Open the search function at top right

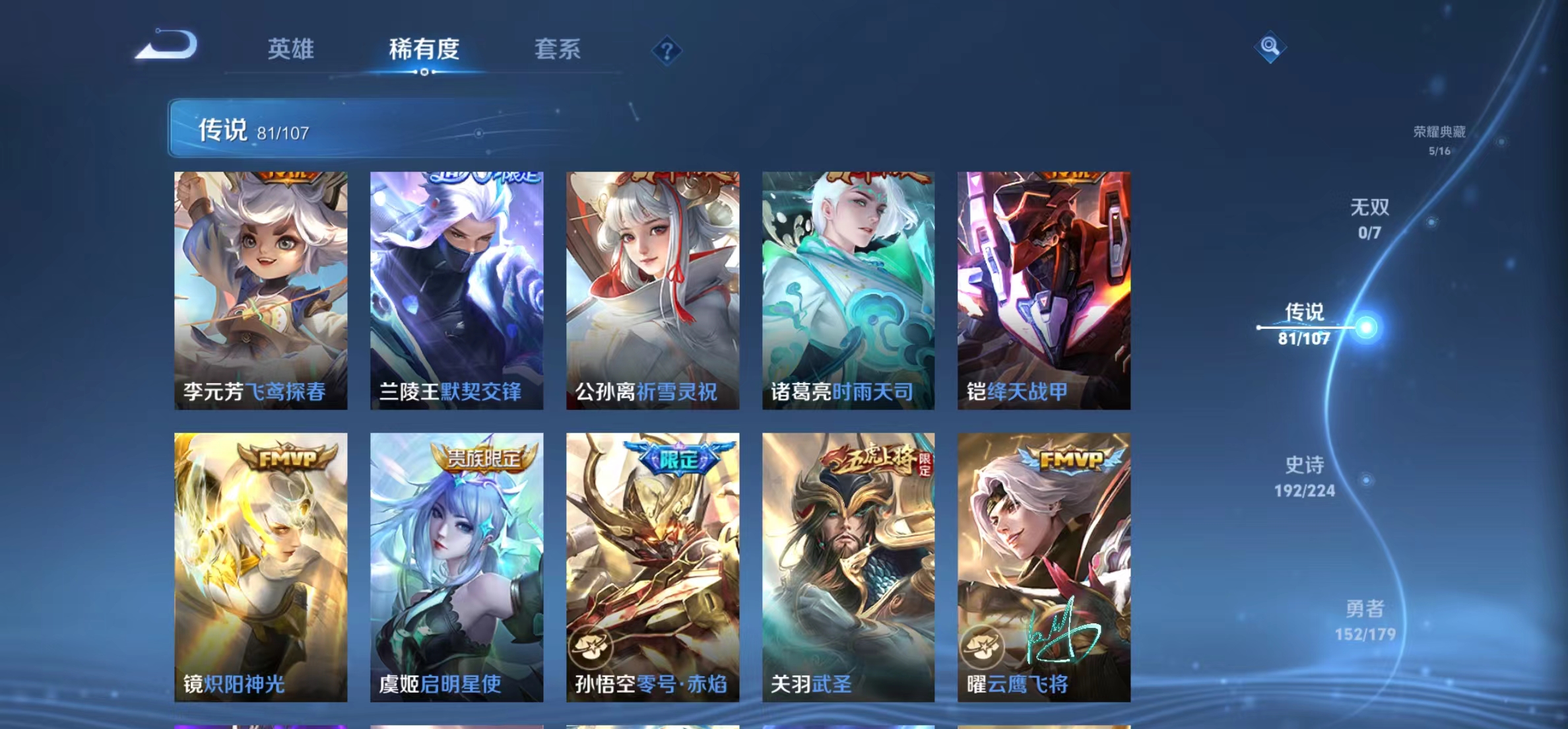click(1270, 50)
